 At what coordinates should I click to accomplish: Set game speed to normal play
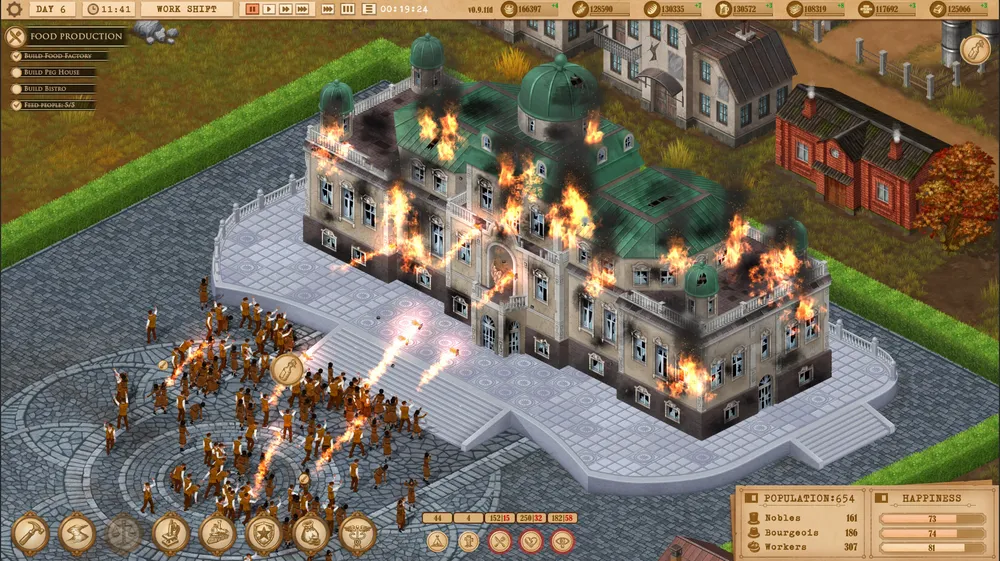[x=270, y=9]
